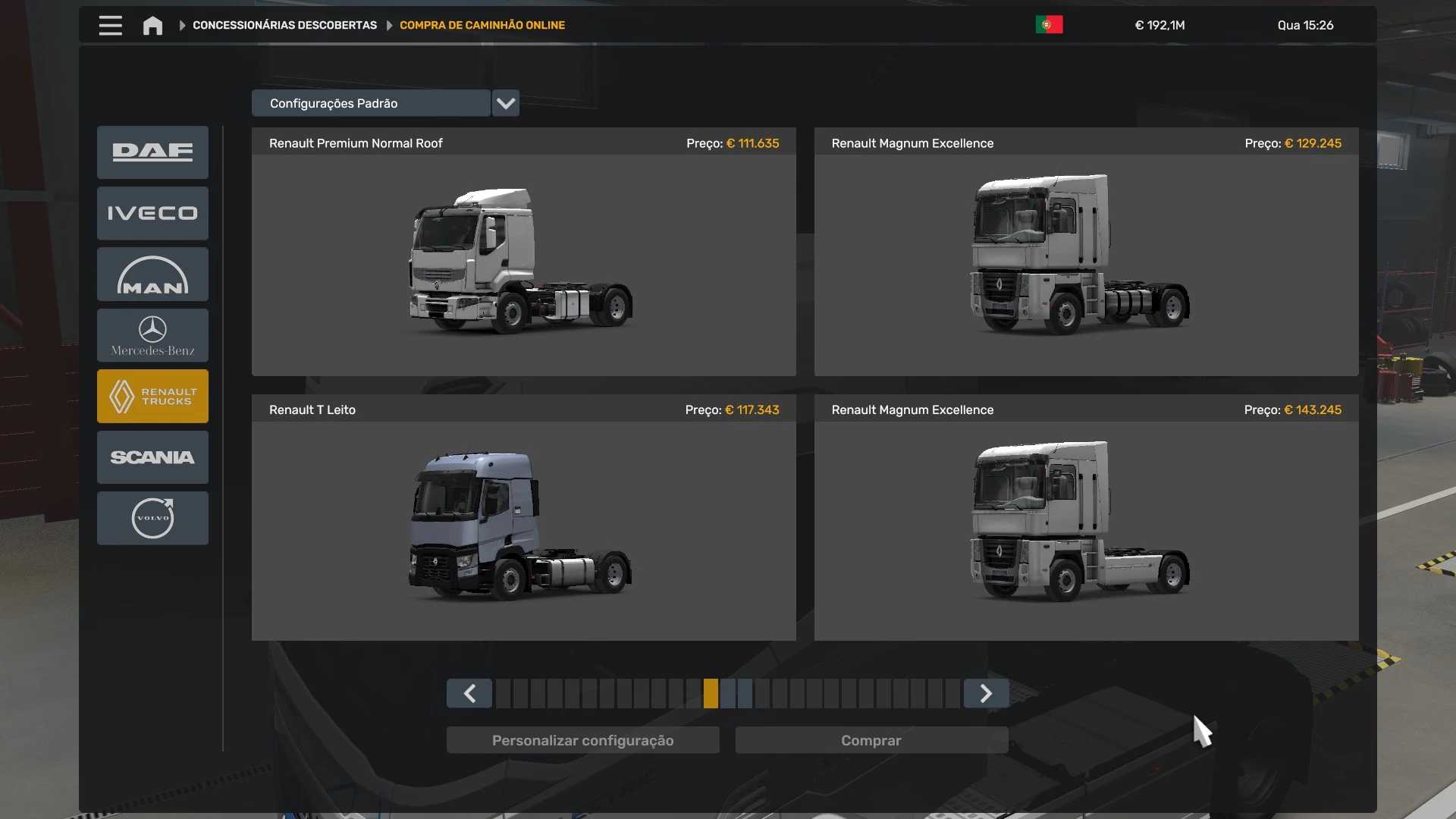
Task: Go to the previous truck page
Action: (469, 693)
